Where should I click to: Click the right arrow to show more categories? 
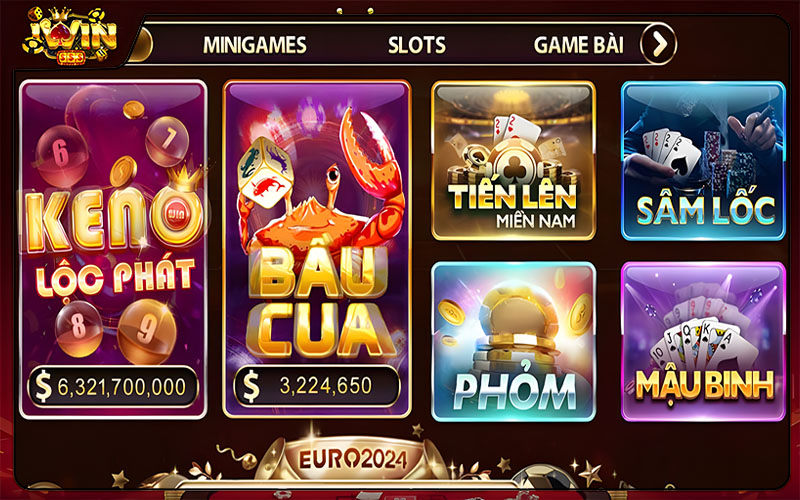[658, 44]
